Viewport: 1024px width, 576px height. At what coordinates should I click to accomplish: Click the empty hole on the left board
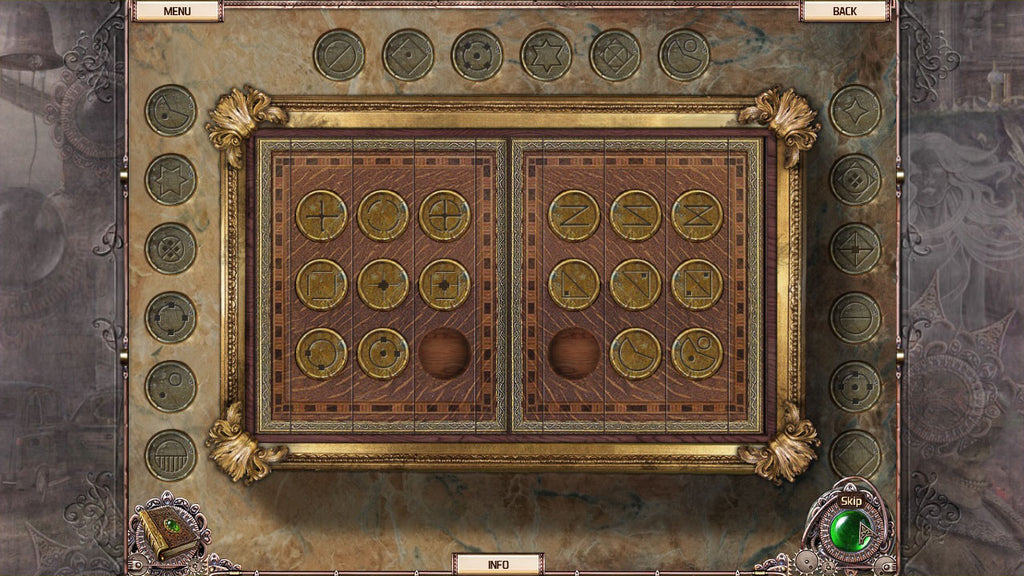pos(444,353)
